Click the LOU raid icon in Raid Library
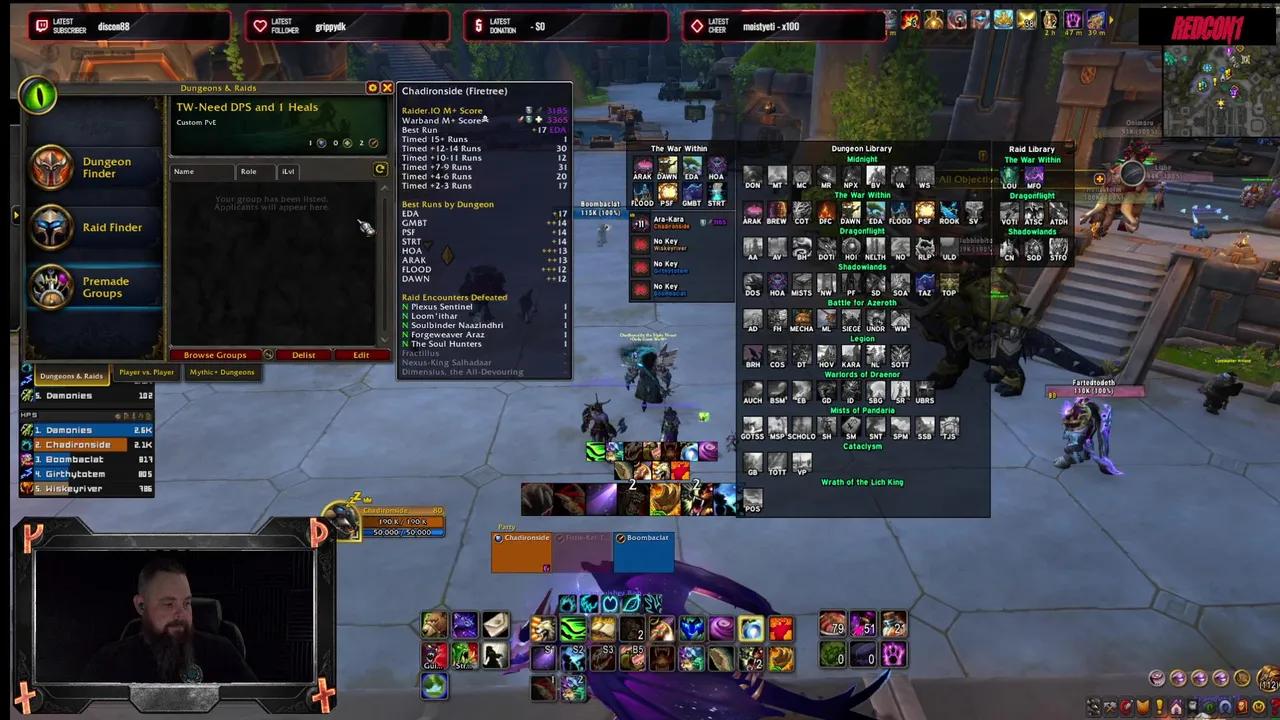The width and height of the screenshot is (1280, 720). click(1008, 175)
